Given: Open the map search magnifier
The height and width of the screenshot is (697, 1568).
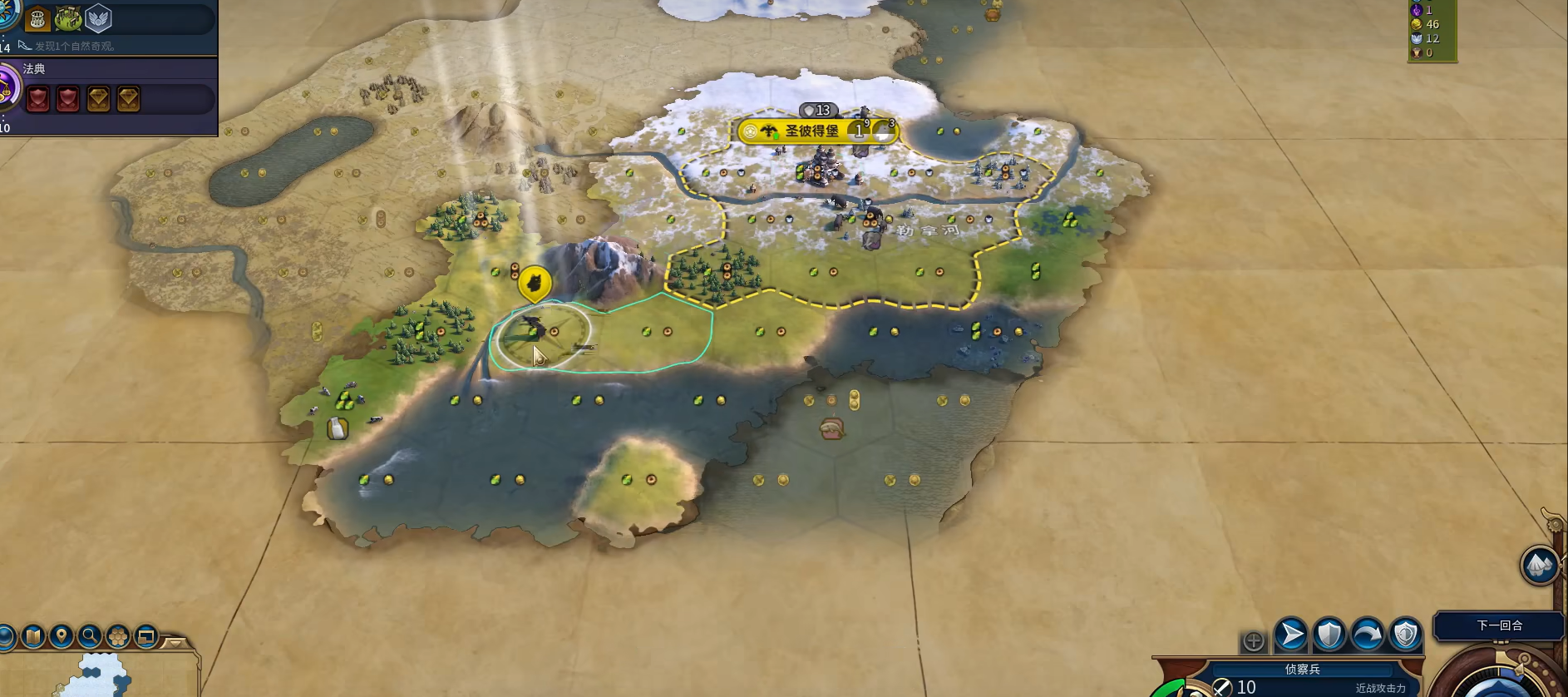Looking at the screenshot, I should click(x=90, y=637).
